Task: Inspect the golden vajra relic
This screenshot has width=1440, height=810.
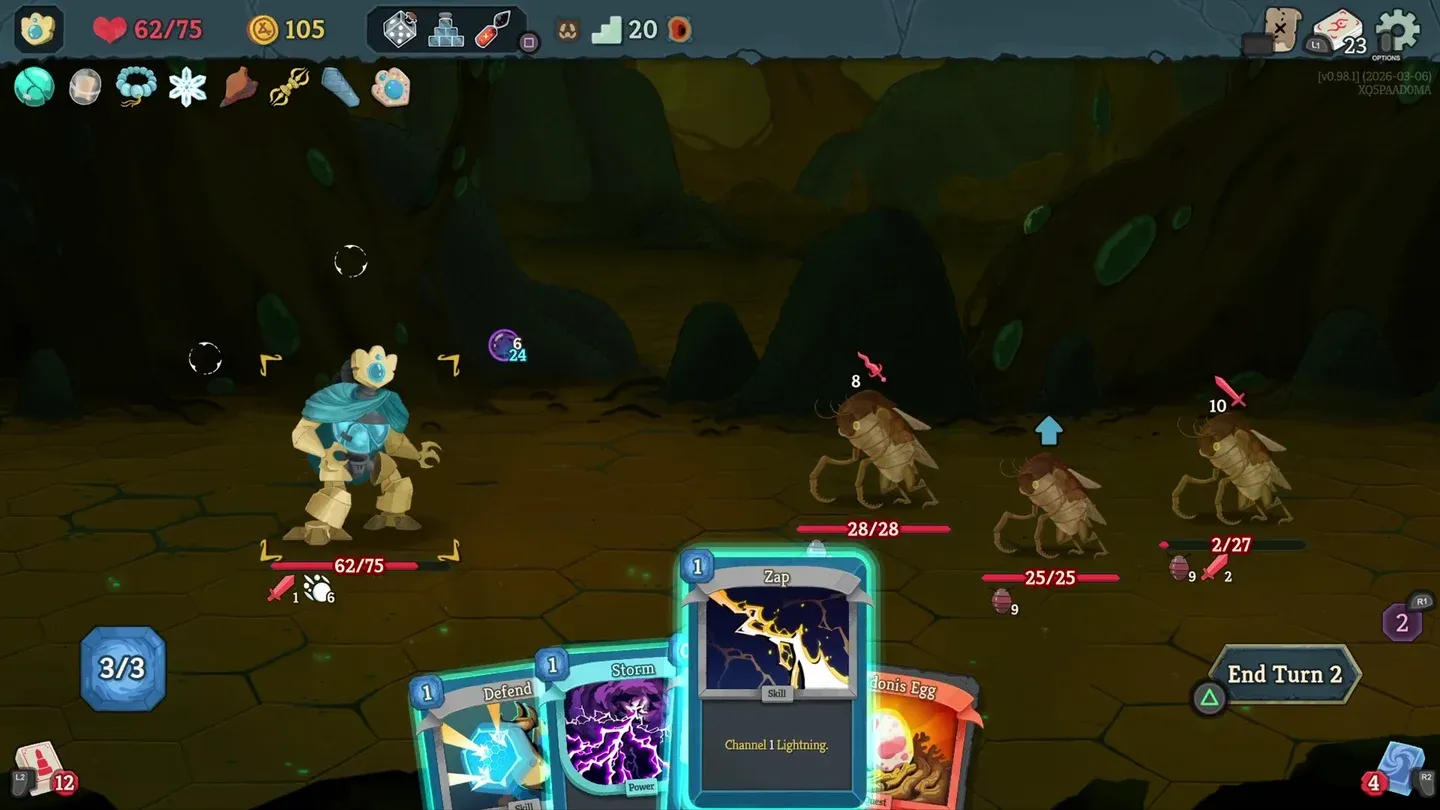Action: pos(289,87)
